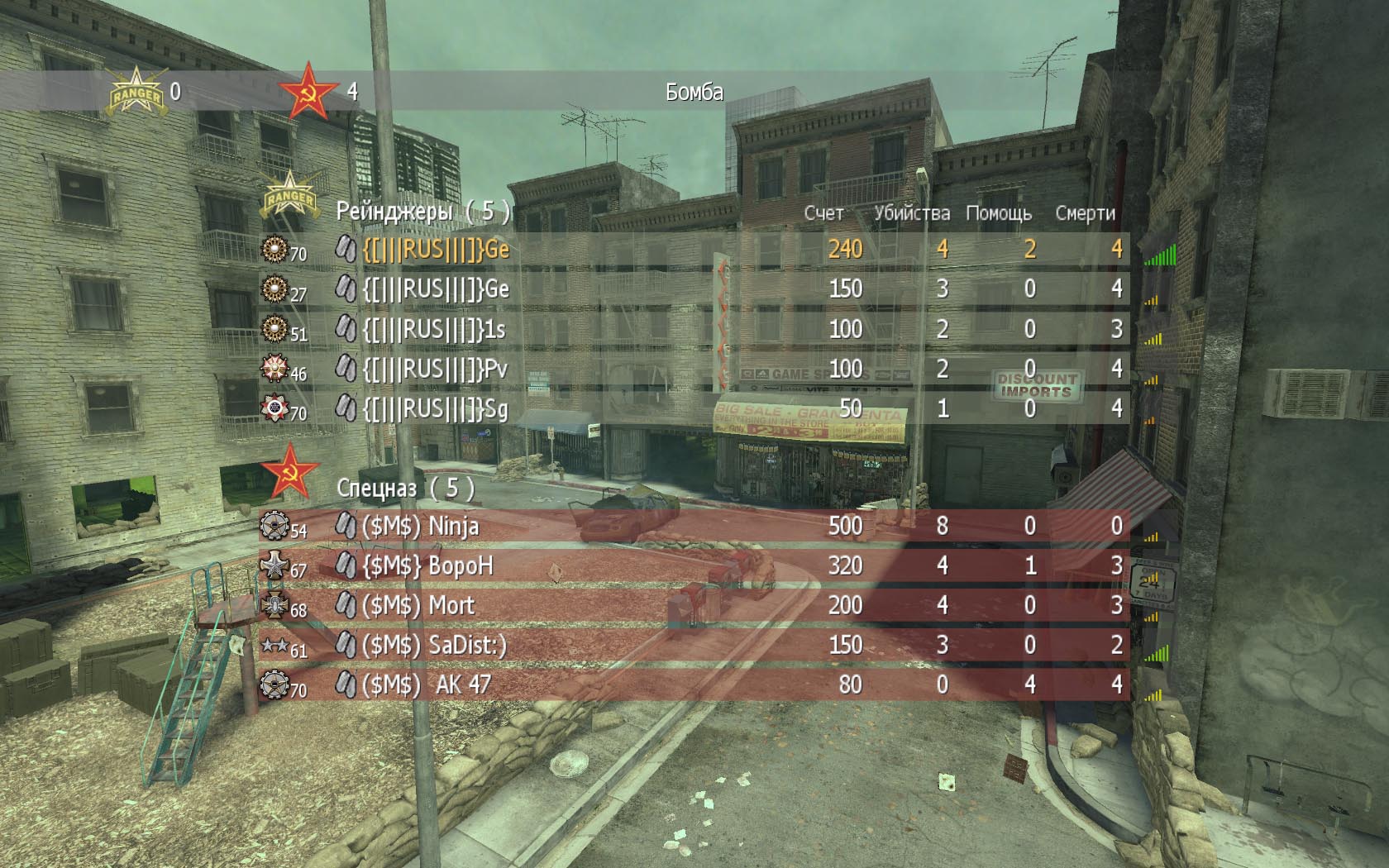
Task: Click the Спецназ team header
Action: (404, 488)
